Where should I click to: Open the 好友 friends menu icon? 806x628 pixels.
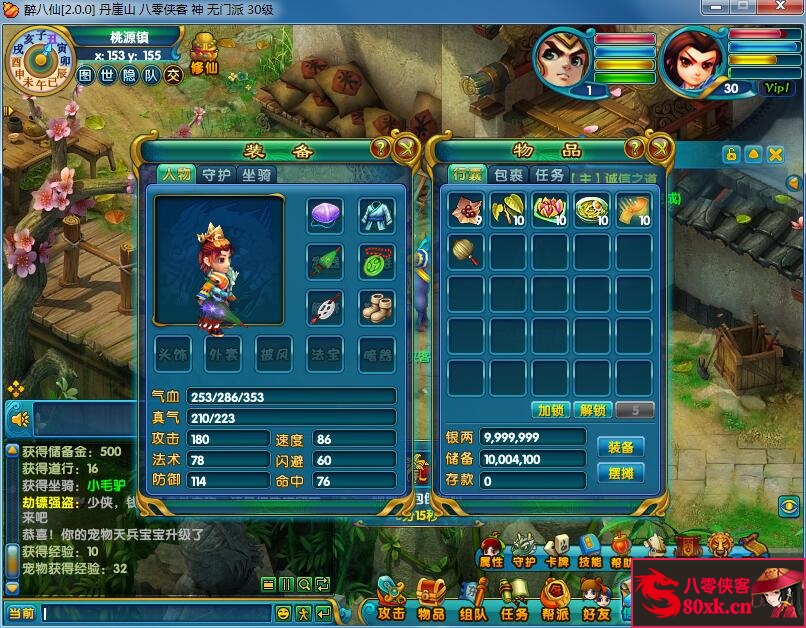point(597,599)
